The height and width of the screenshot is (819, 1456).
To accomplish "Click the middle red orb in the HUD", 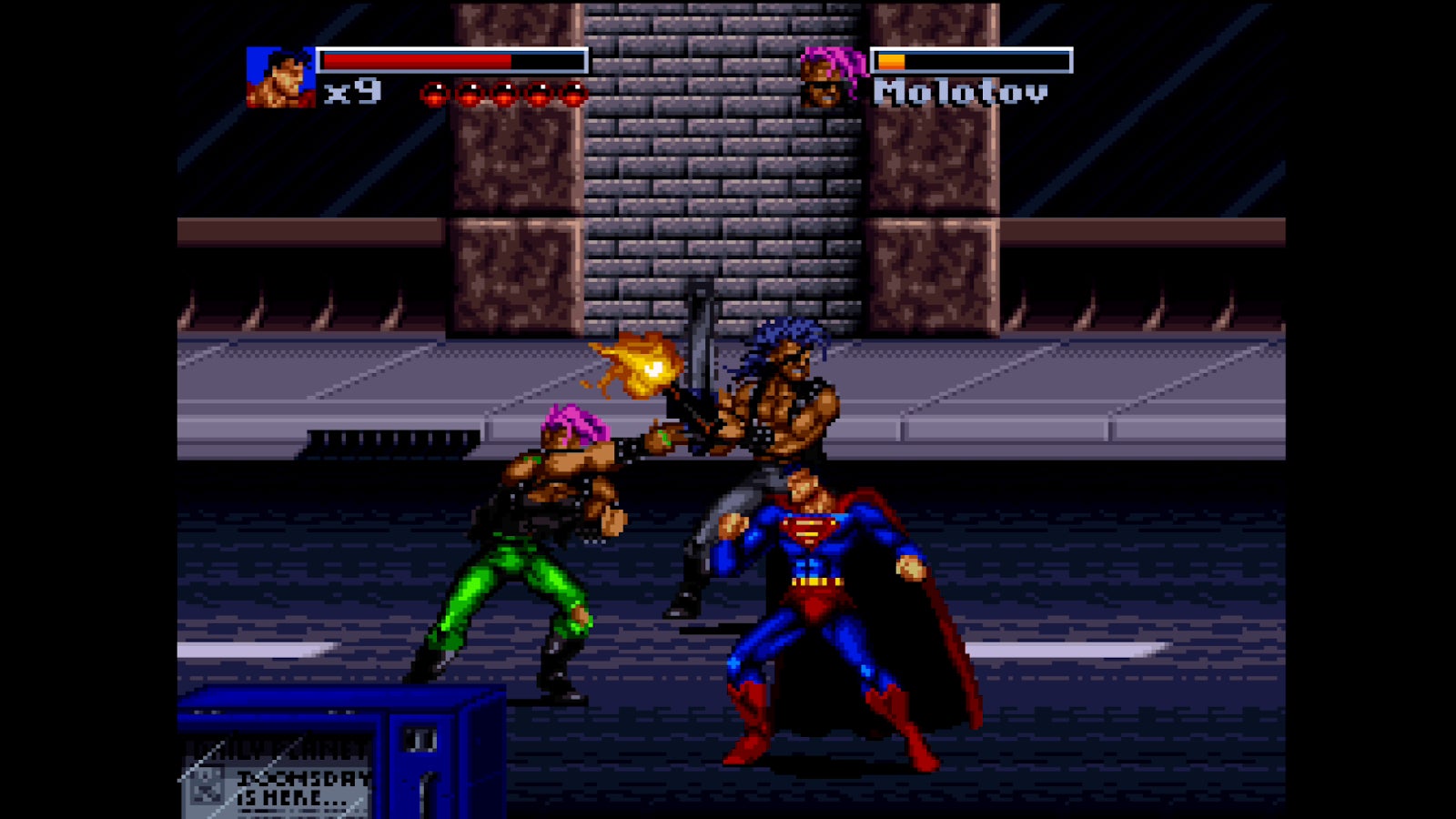I will tap(503, 94).
